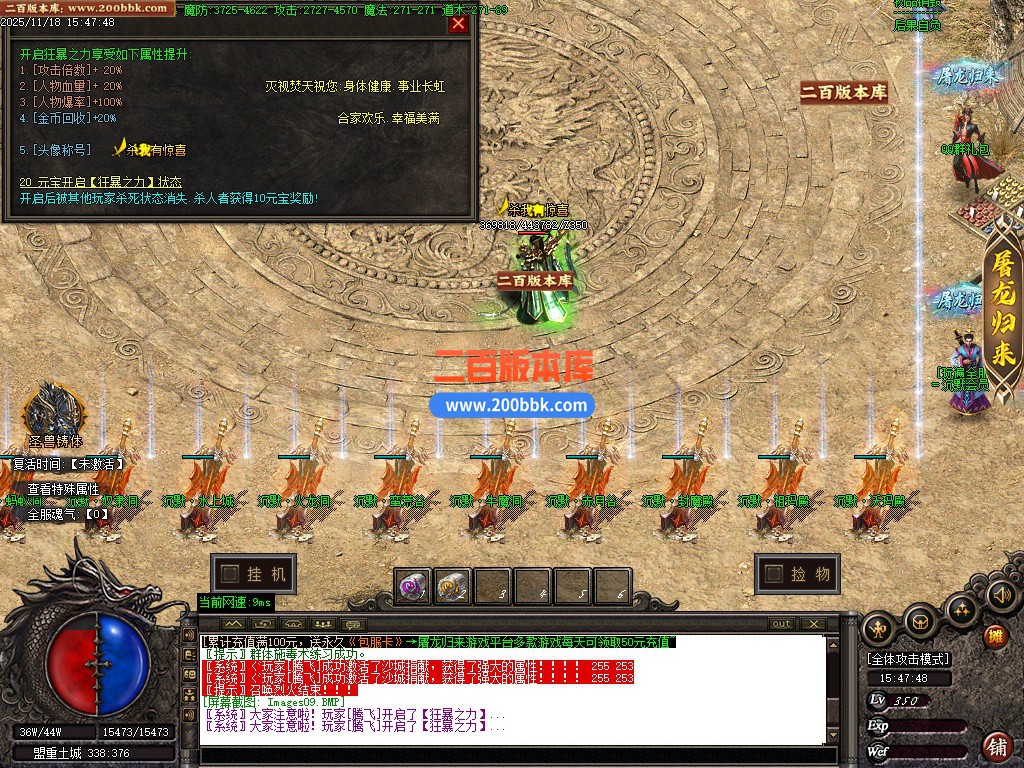The height and width of the screenshot is (768, 1024).
Task: Open the 屠龙归来 vertical banner
Action: tap(1003, 308)
